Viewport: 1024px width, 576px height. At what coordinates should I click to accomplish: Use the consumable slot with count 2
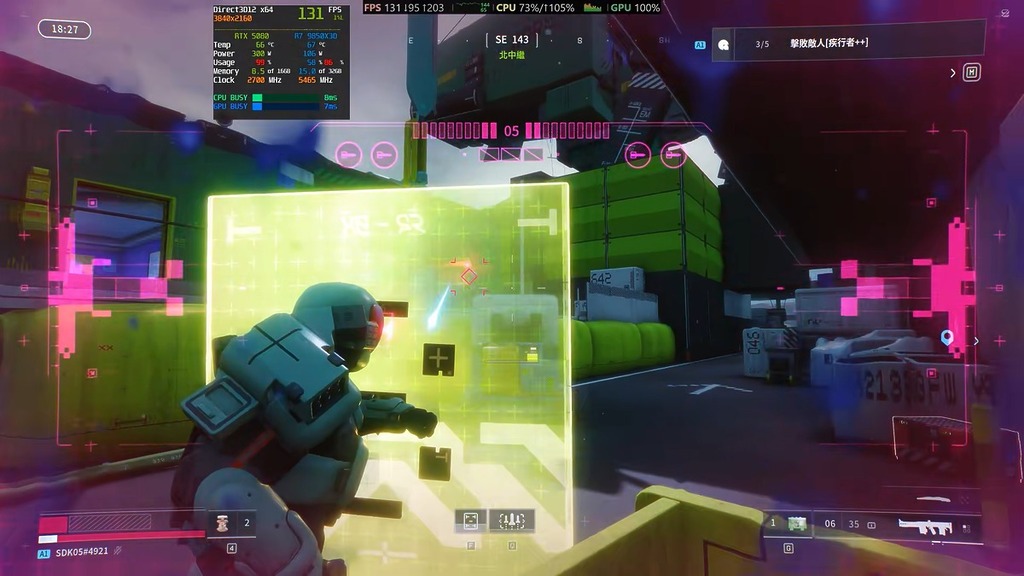pos(224,522)
